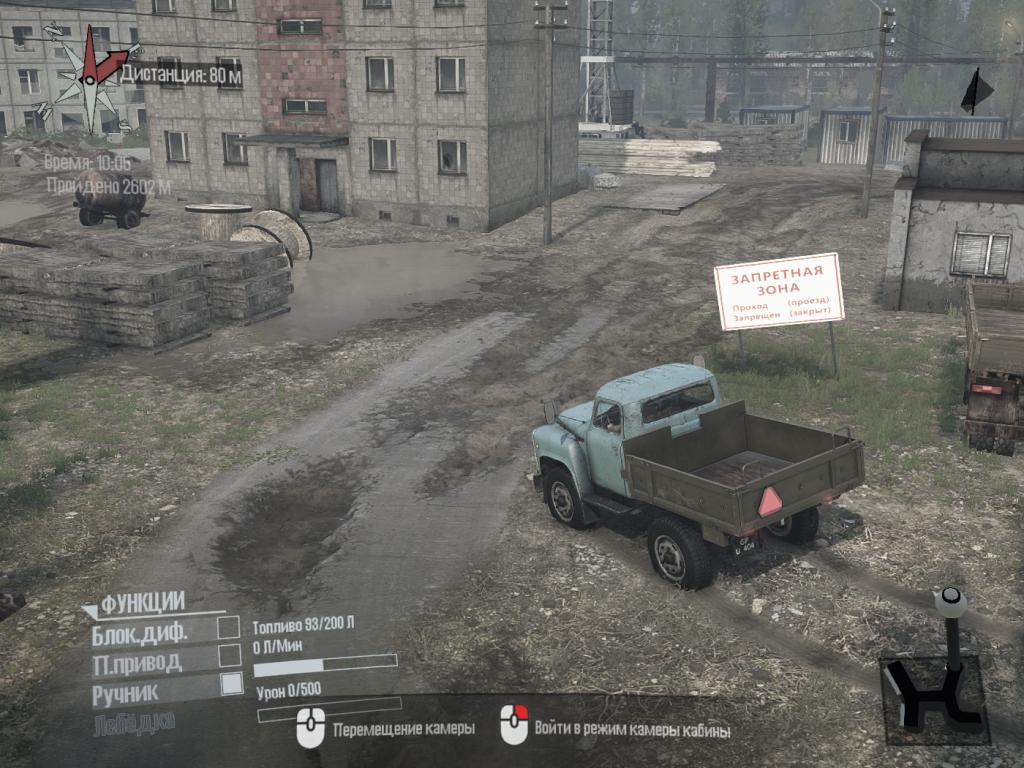Toggle the Ручник handbrake checkbox
This screenshot has height=768, width=1024.
(x=231, y=684)
